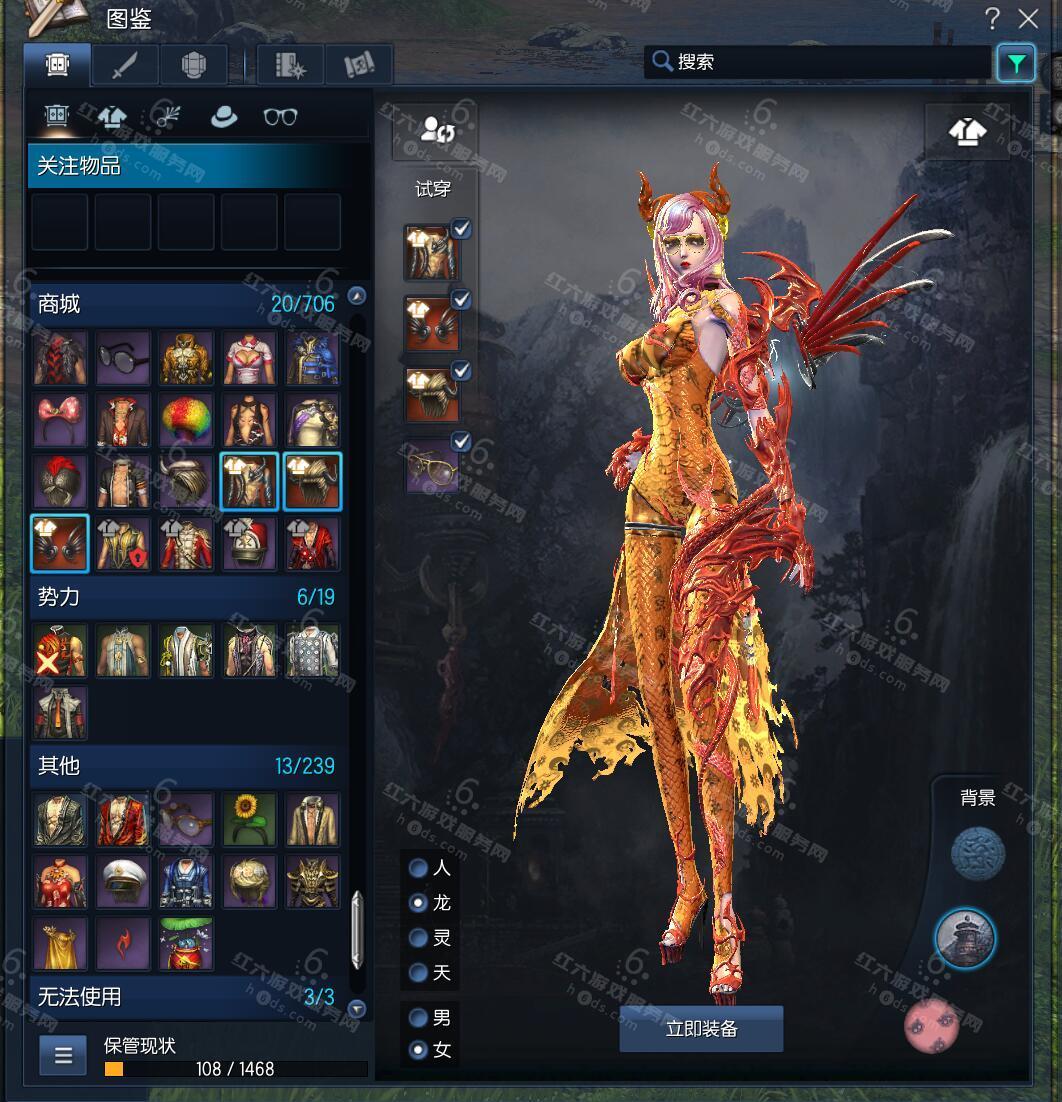Select the pink polka-dot bow item

click(60, 420)
